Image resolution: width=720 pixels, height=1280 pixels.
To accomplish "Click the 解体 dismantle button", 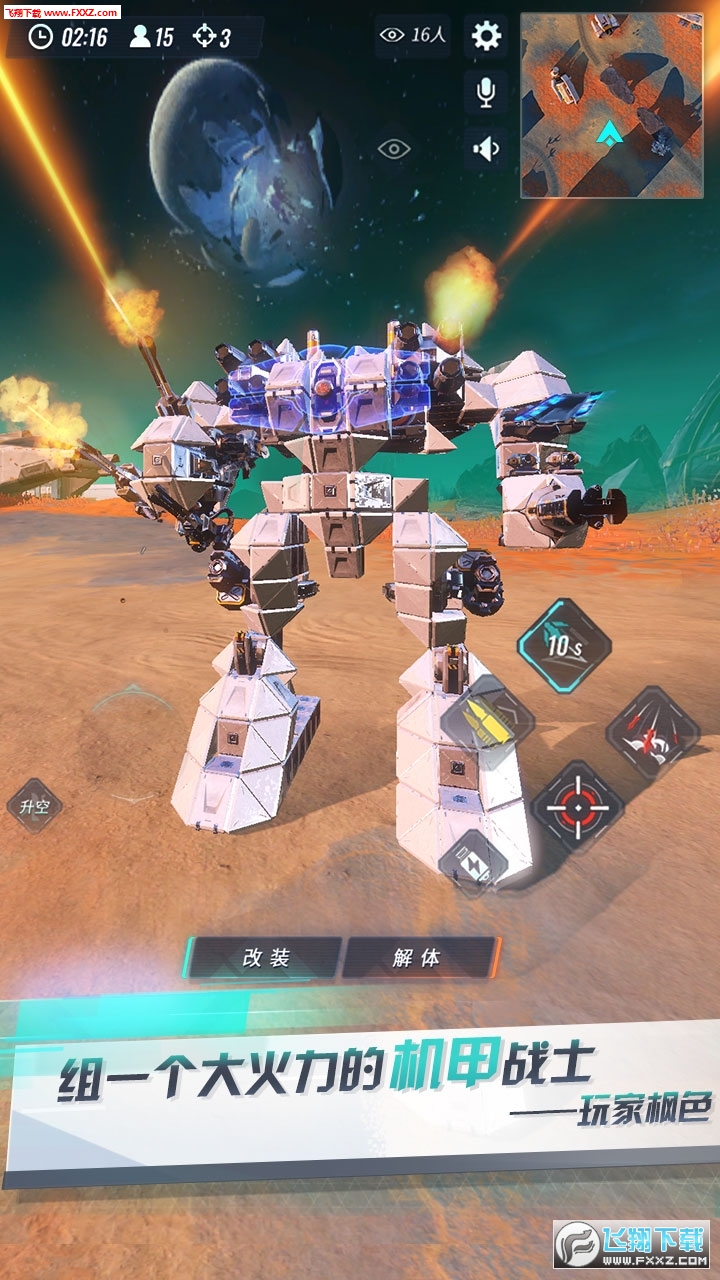I will [417, 958].
